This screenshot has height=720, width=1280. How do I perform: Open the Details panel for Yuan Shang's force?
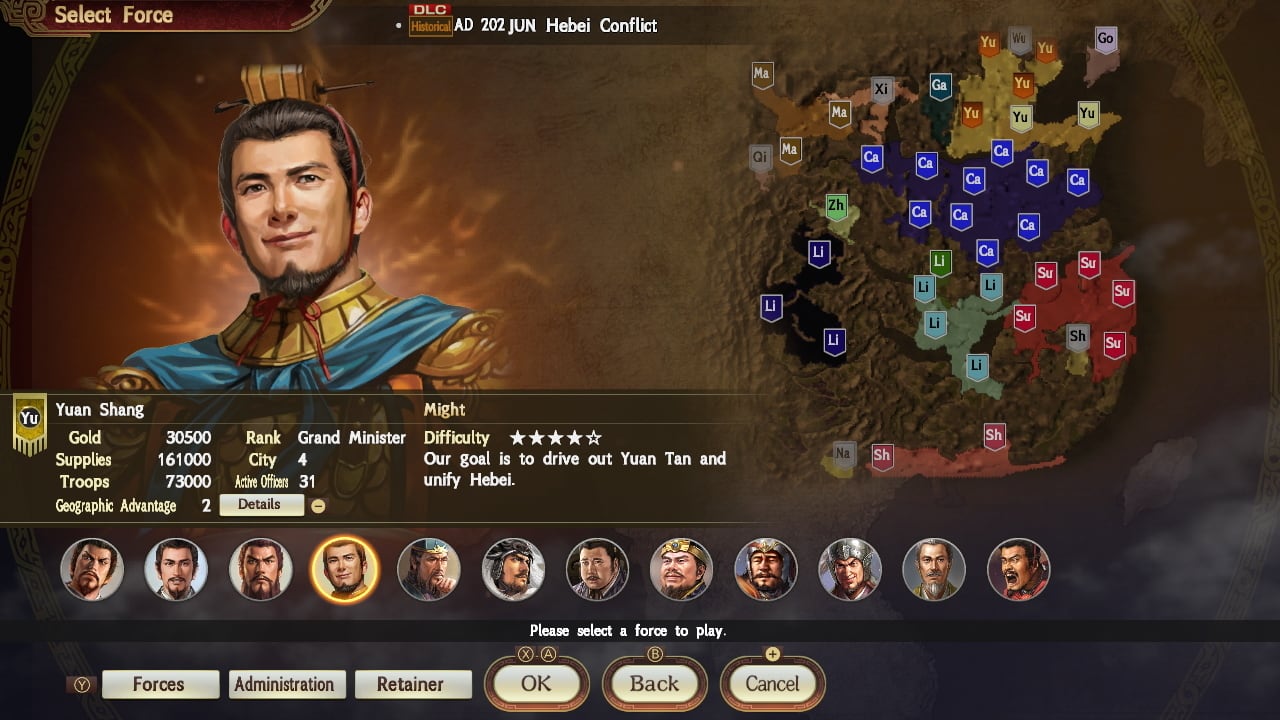click(x=261, y=505)
